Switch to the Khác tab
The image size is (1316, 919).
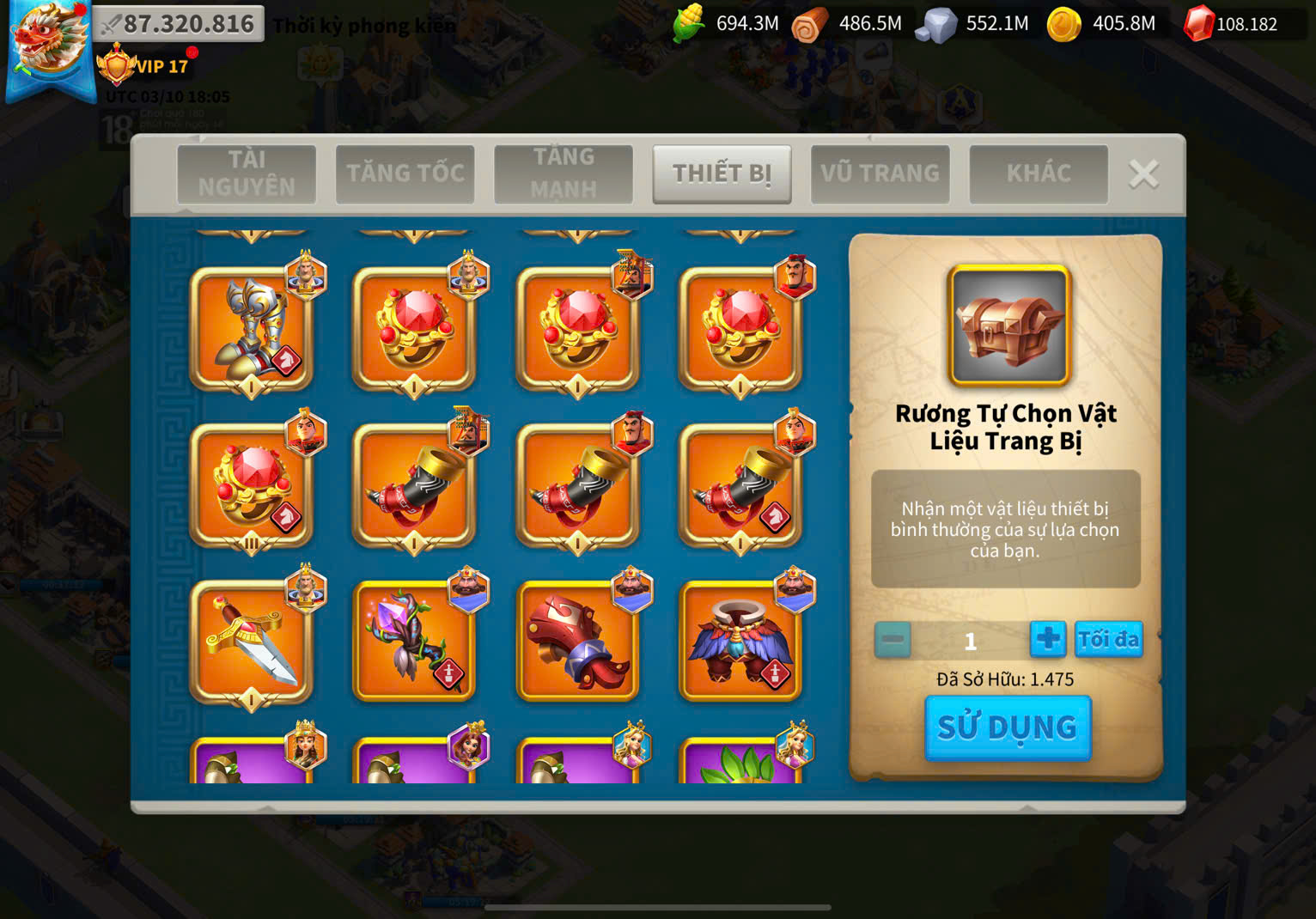pos(1038,173)
